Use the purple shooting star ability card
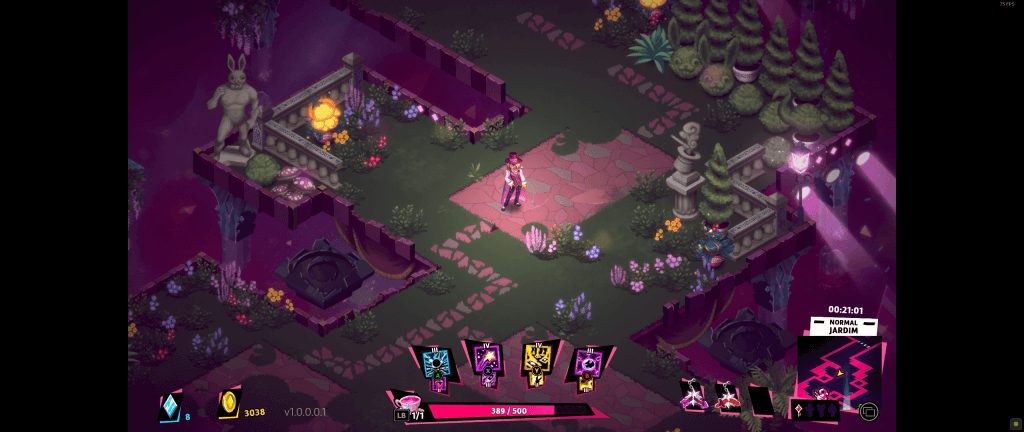Viewport: 1024px width, 432px height. [486, 364]
